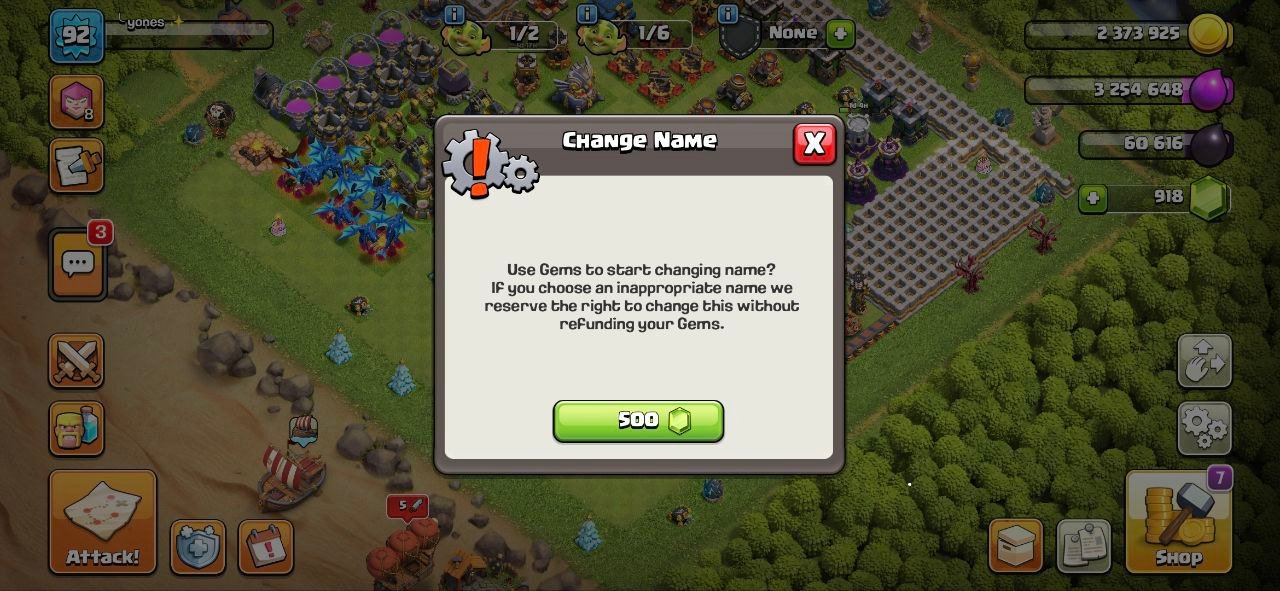Show info for the 1/6 builder
The image size is (1280, 591).
click(x=587, y=14)
